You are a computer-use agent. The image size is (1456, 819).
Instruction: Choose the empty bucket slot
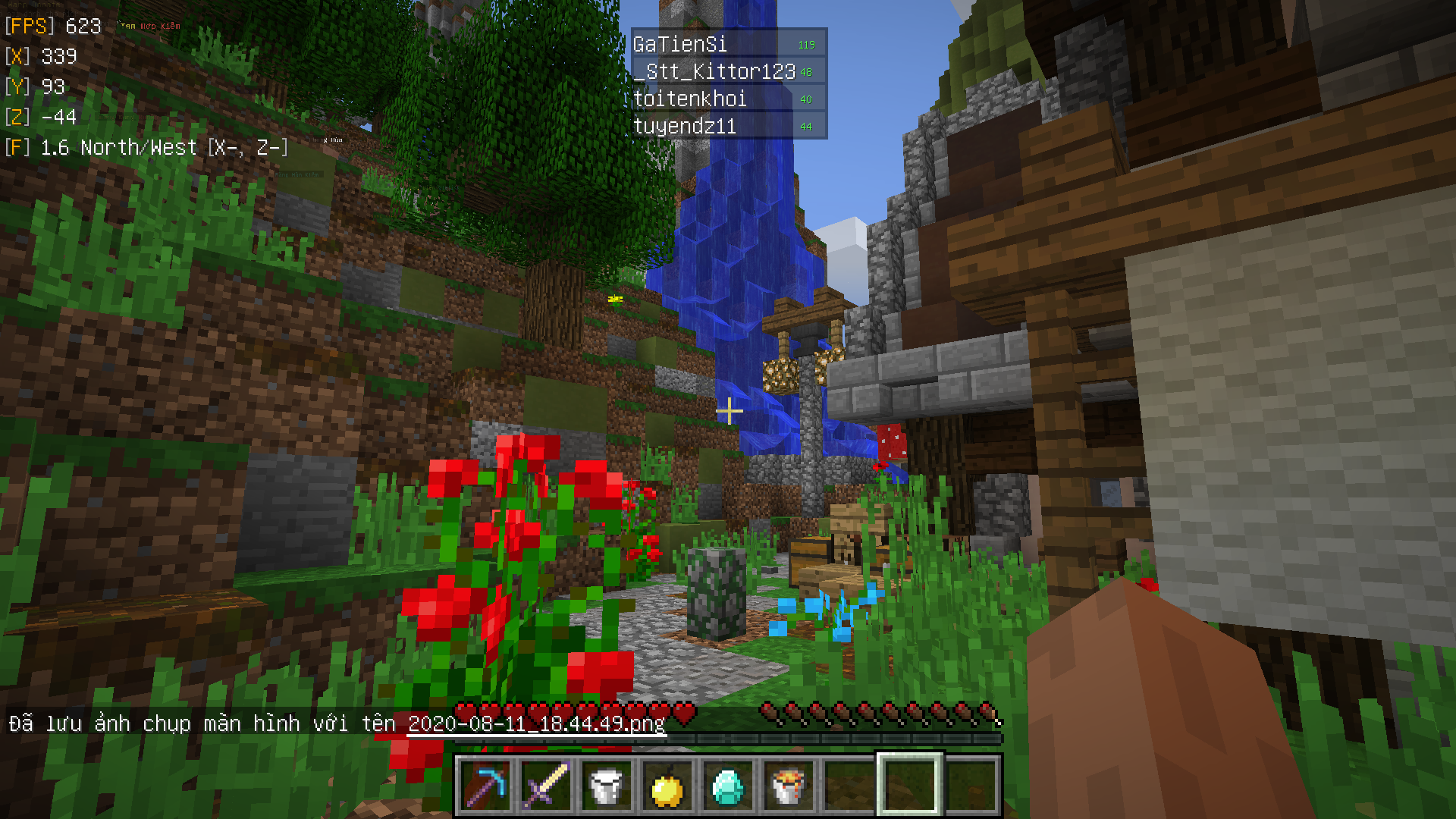[x=607, y=786]
